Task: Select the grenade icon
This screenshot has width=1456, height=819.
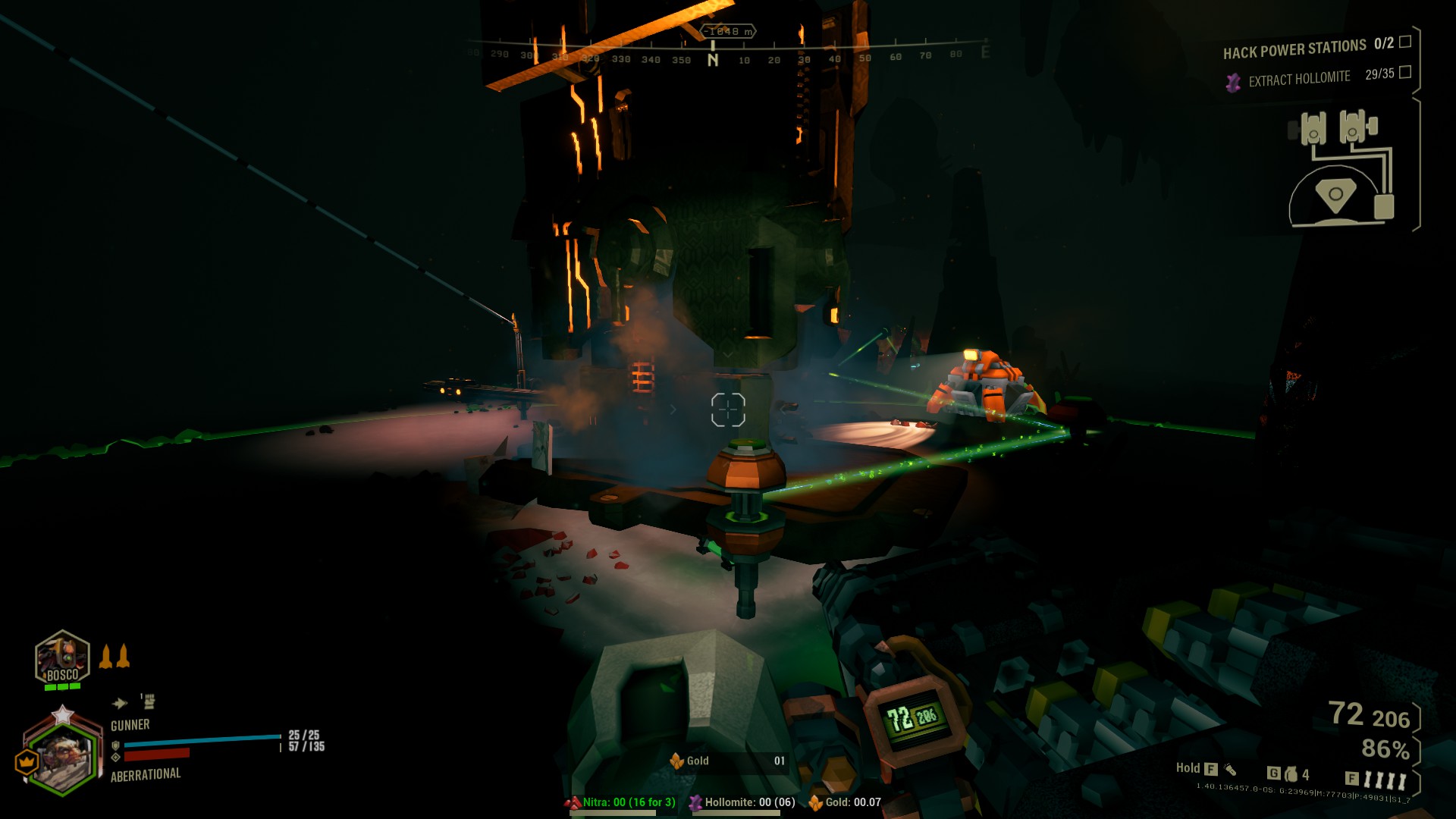Action: pos(1291,774)
